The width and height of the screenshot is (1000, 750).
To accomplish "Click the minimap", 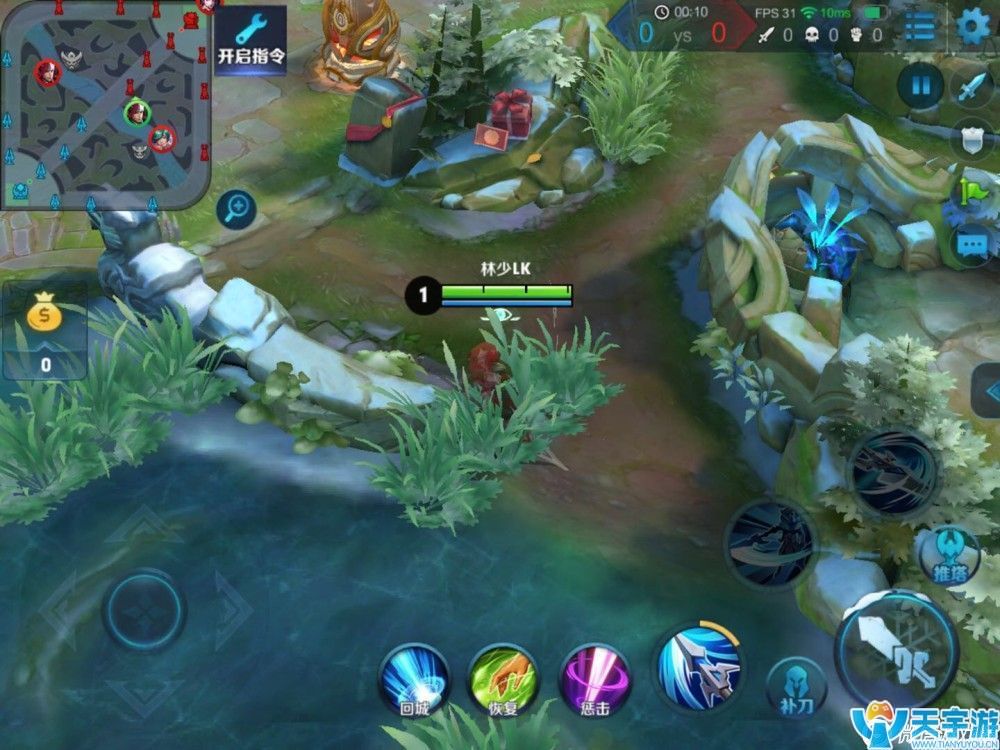I will [104, 104].
